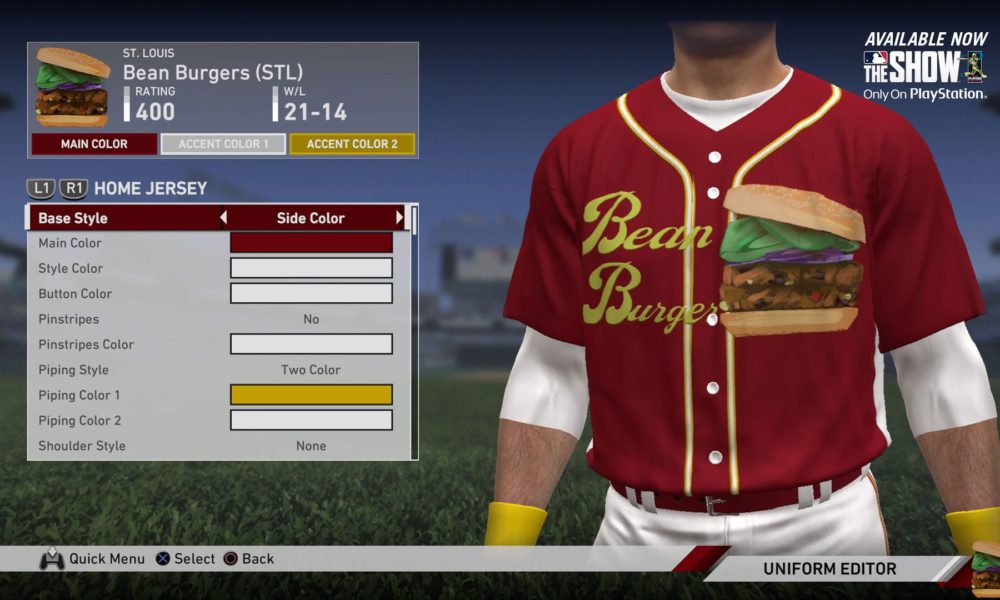Select the Main Color tab
The image size is (1000, 600).
tap(94, 144)
